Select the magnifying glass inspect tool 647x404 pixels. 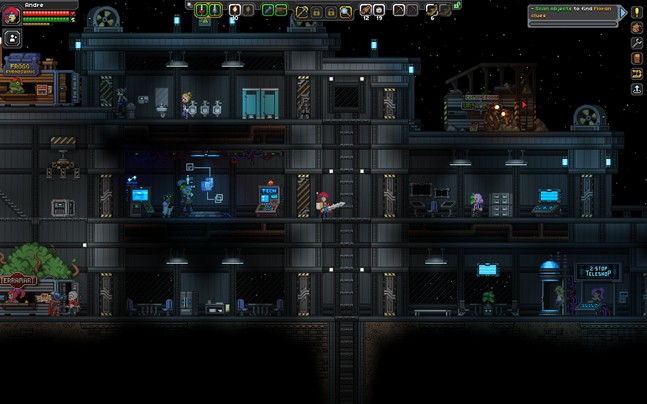click(346, 11)
